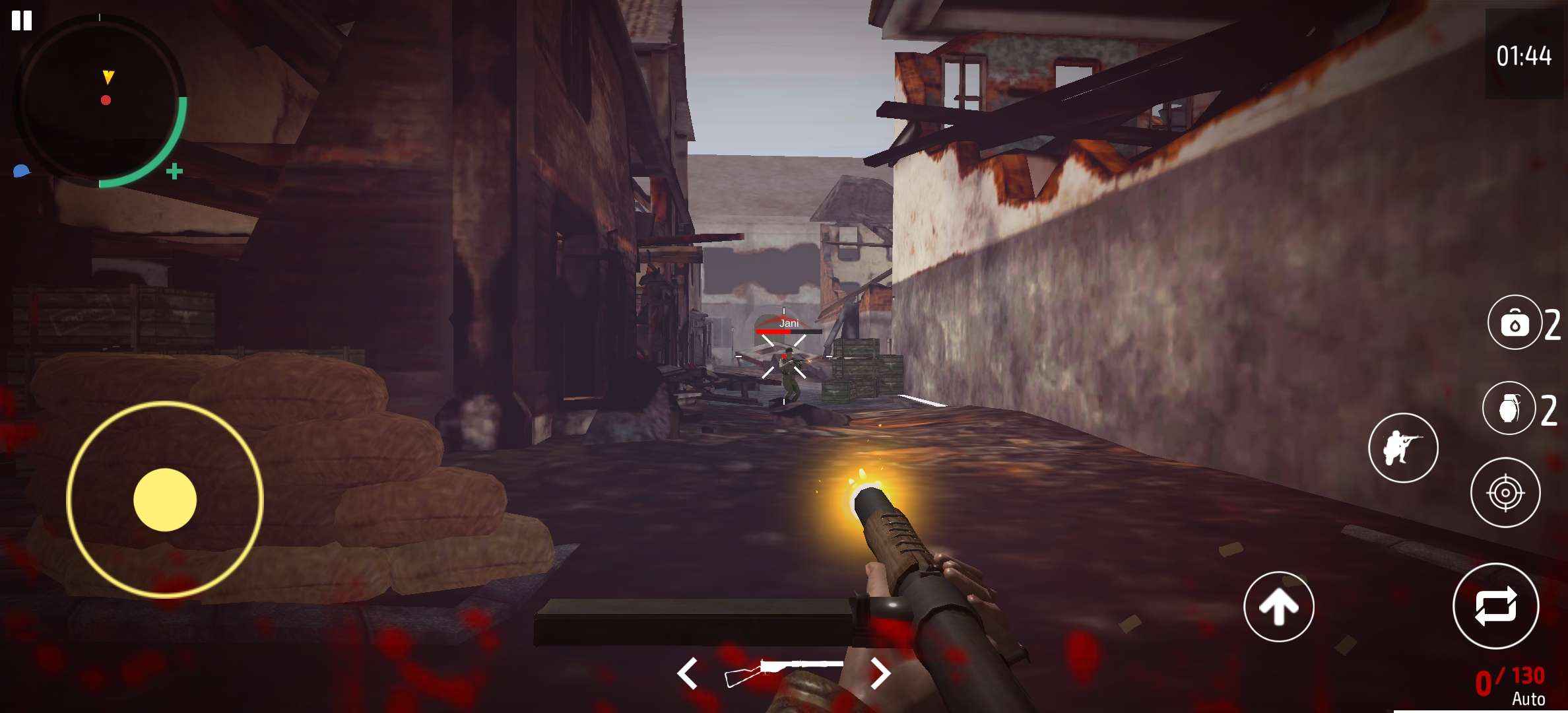Pause the game

point(22,22)
